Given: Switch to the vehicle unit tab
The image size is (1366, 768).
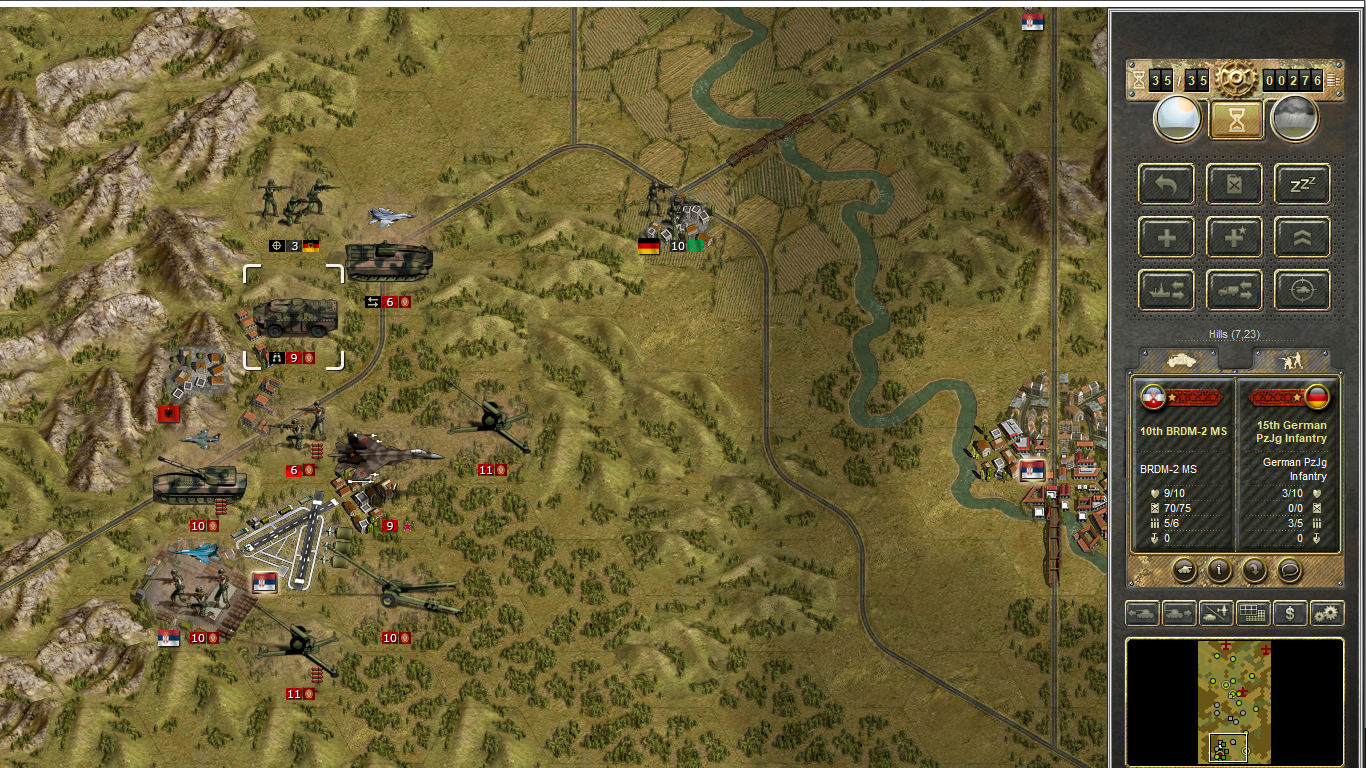Looking at the screenshot, I should point(1180,360).
